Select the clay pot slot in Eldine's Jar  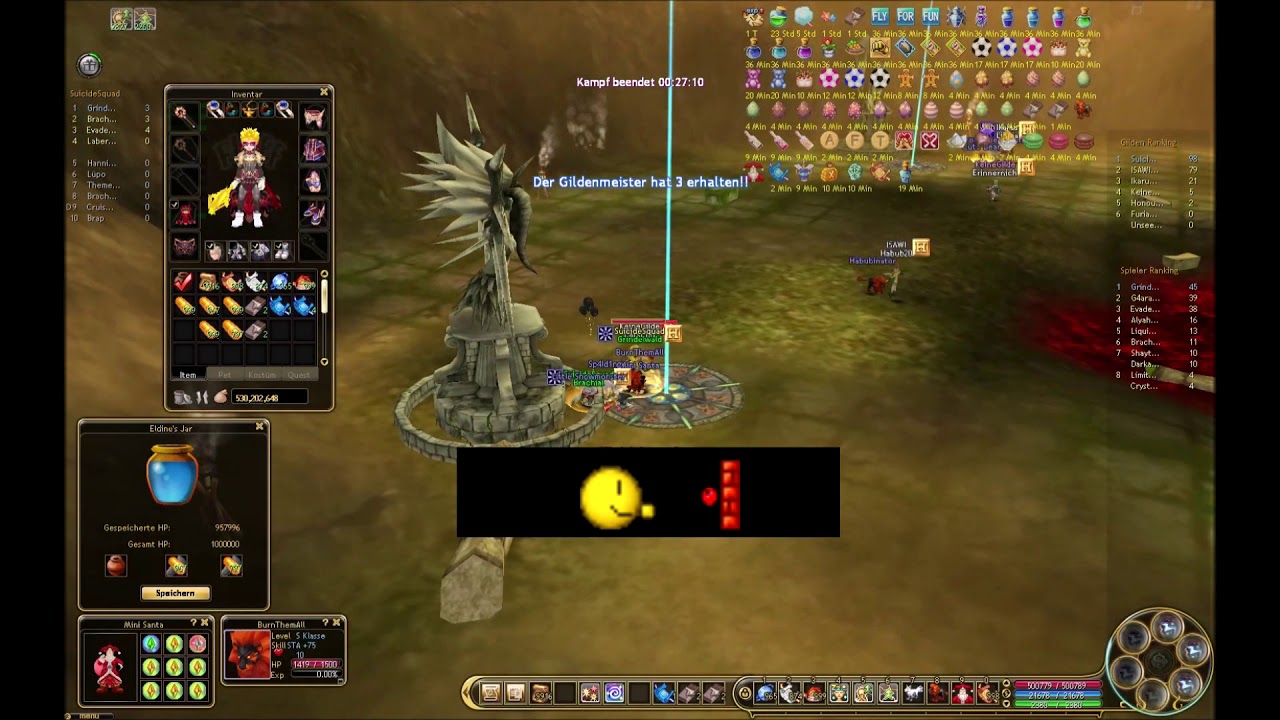[x=116, y=566]
